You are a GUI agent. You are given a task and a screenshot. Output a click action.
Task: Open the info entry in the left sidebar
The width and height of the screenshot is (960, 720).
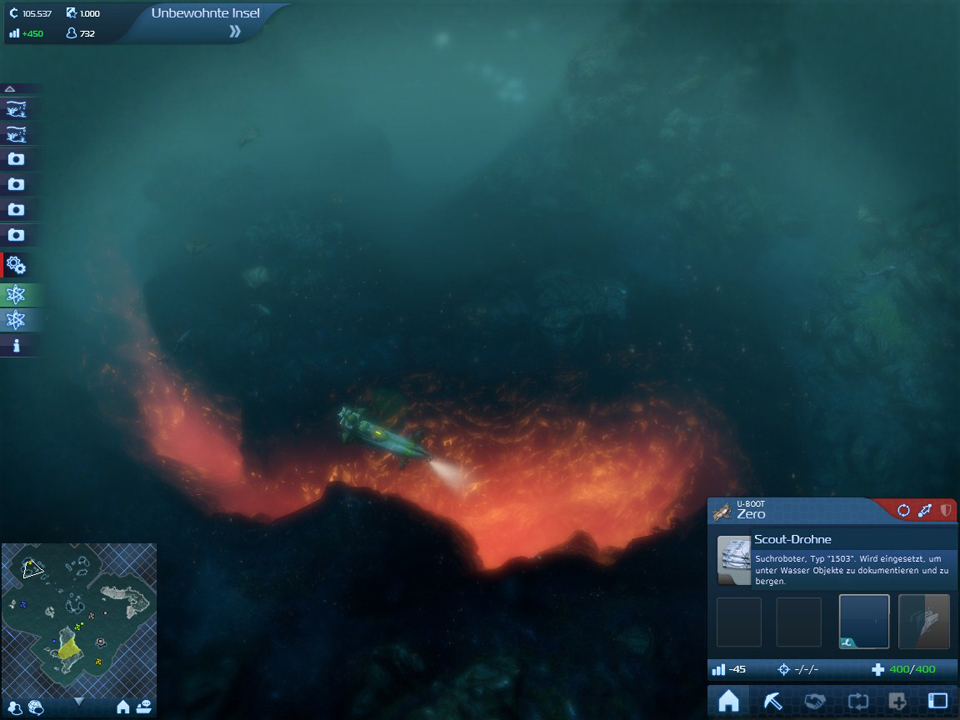(x=17, y=346)
